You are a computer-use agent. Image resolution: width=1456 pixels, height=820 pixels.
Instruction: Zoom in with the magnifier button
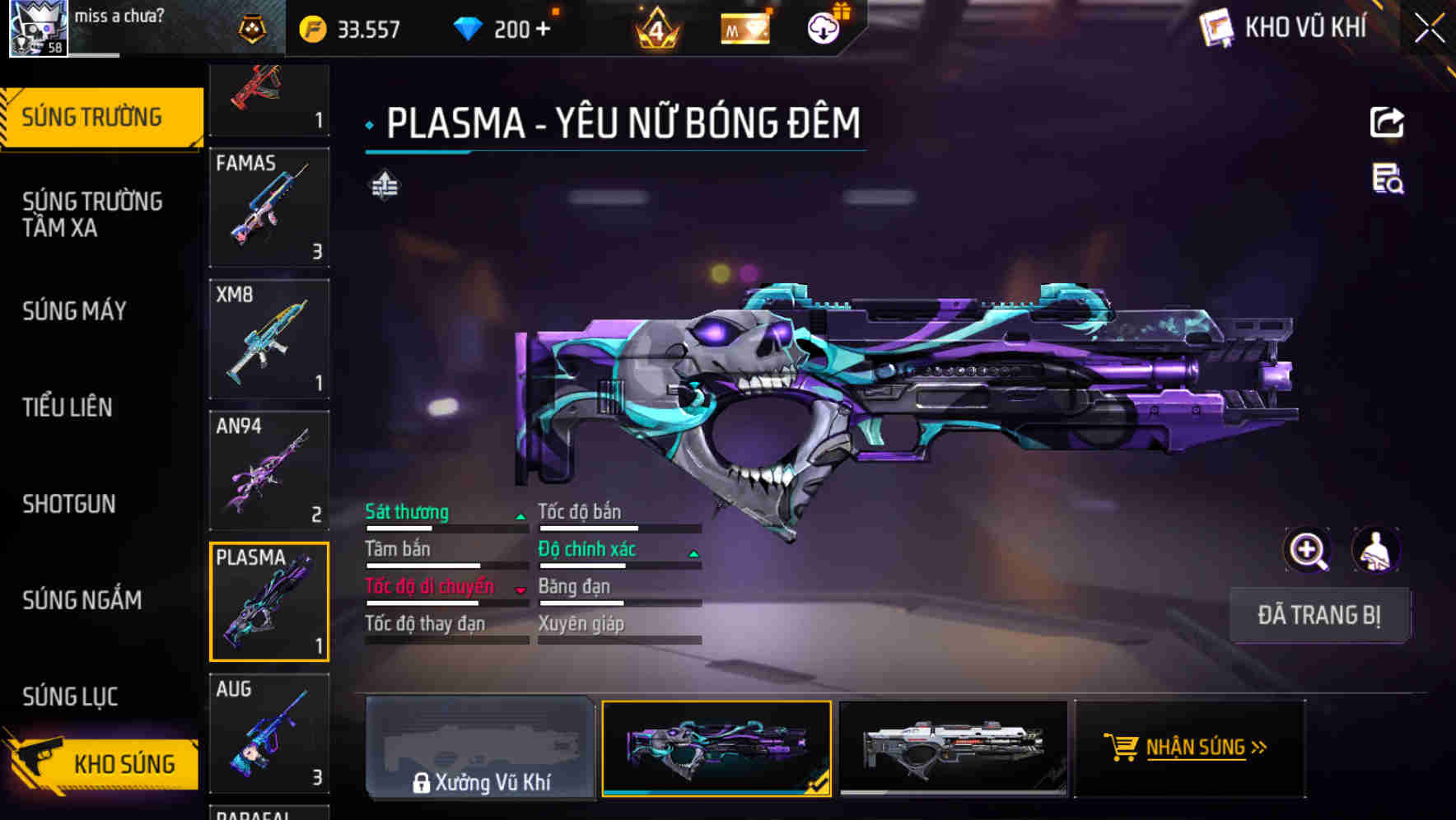point(1308,550)
